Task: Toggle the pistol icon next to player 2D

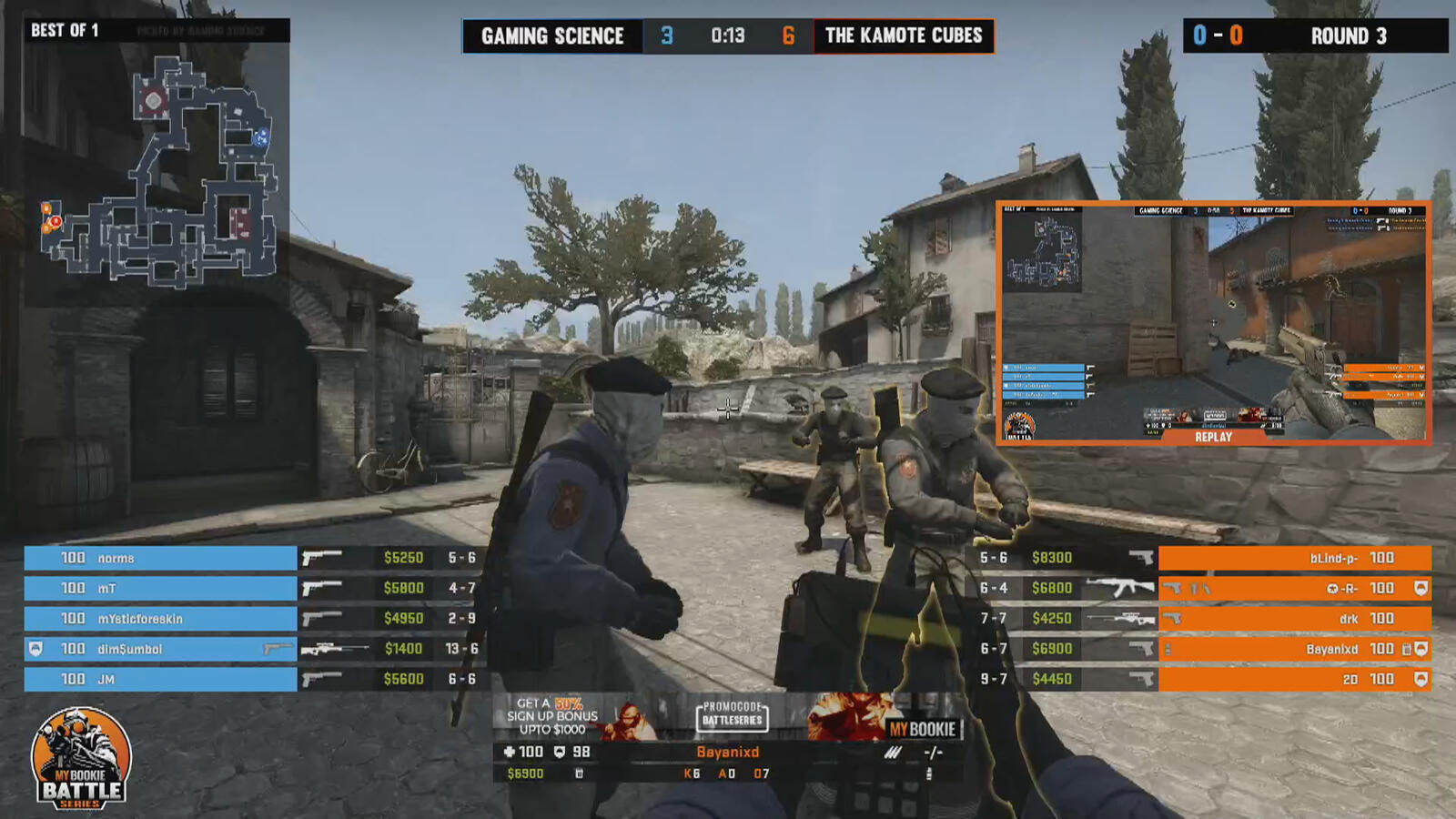Action: [x=1144, y=678]
